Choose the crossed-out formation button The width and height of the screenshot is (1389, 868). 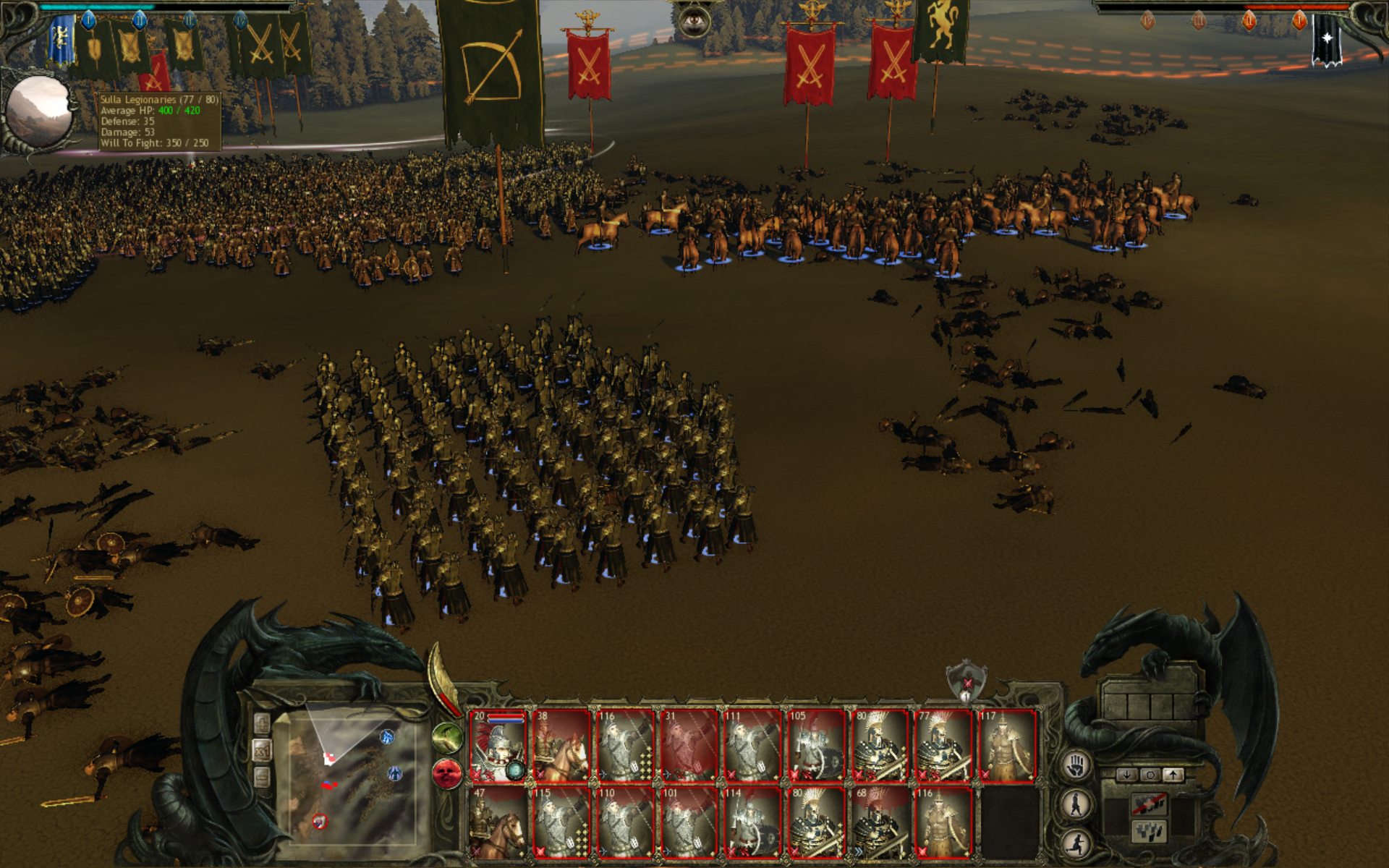click(1149, 804)
